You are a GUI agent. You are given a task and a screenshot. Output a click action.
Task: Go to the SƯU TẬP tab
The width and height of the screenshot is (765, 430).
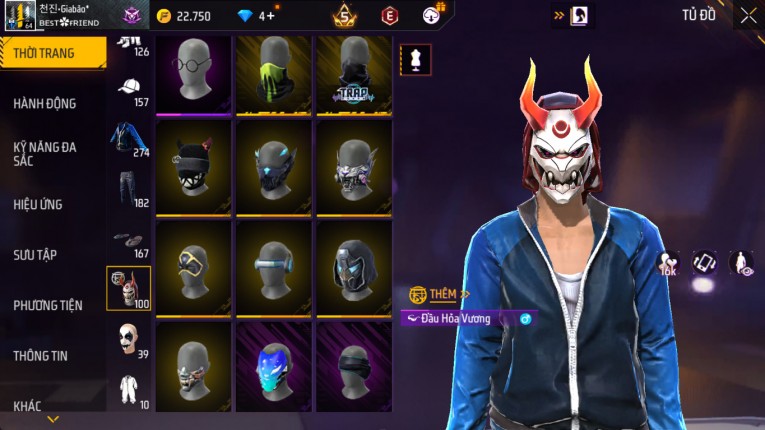tap(35, 255)
